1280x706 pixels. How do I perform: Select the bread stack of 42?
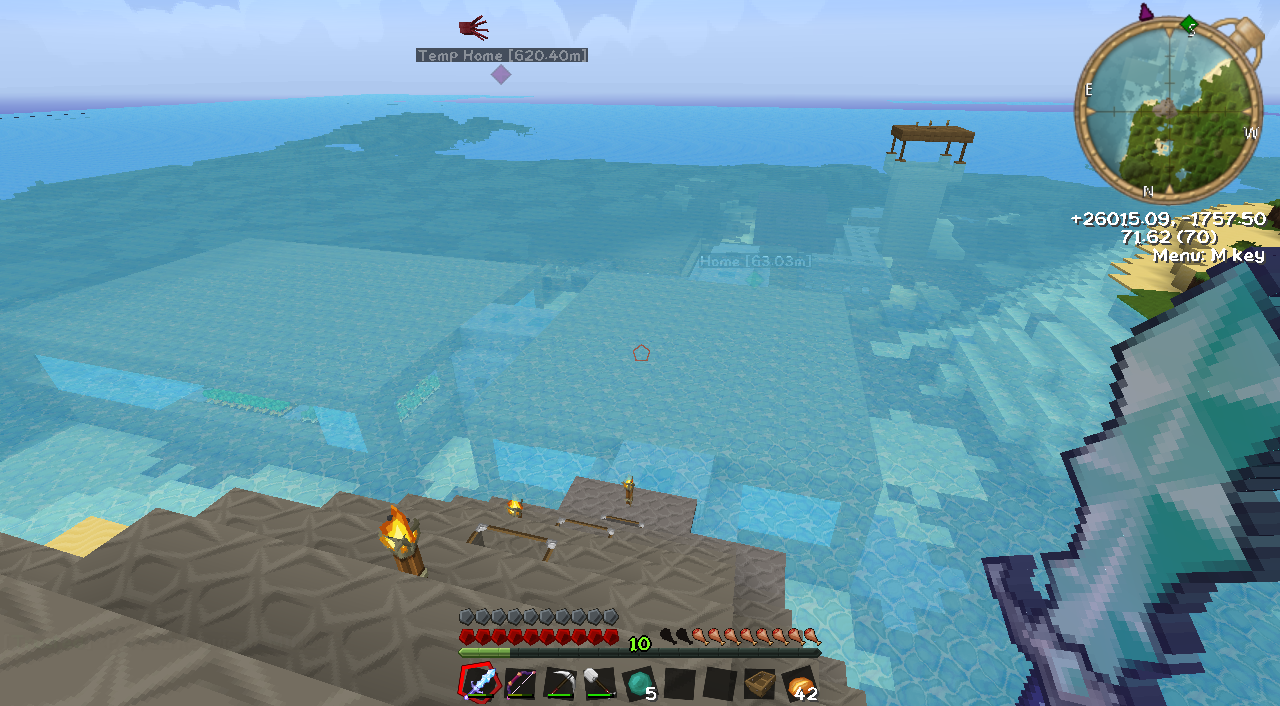(x=798, y=684)
